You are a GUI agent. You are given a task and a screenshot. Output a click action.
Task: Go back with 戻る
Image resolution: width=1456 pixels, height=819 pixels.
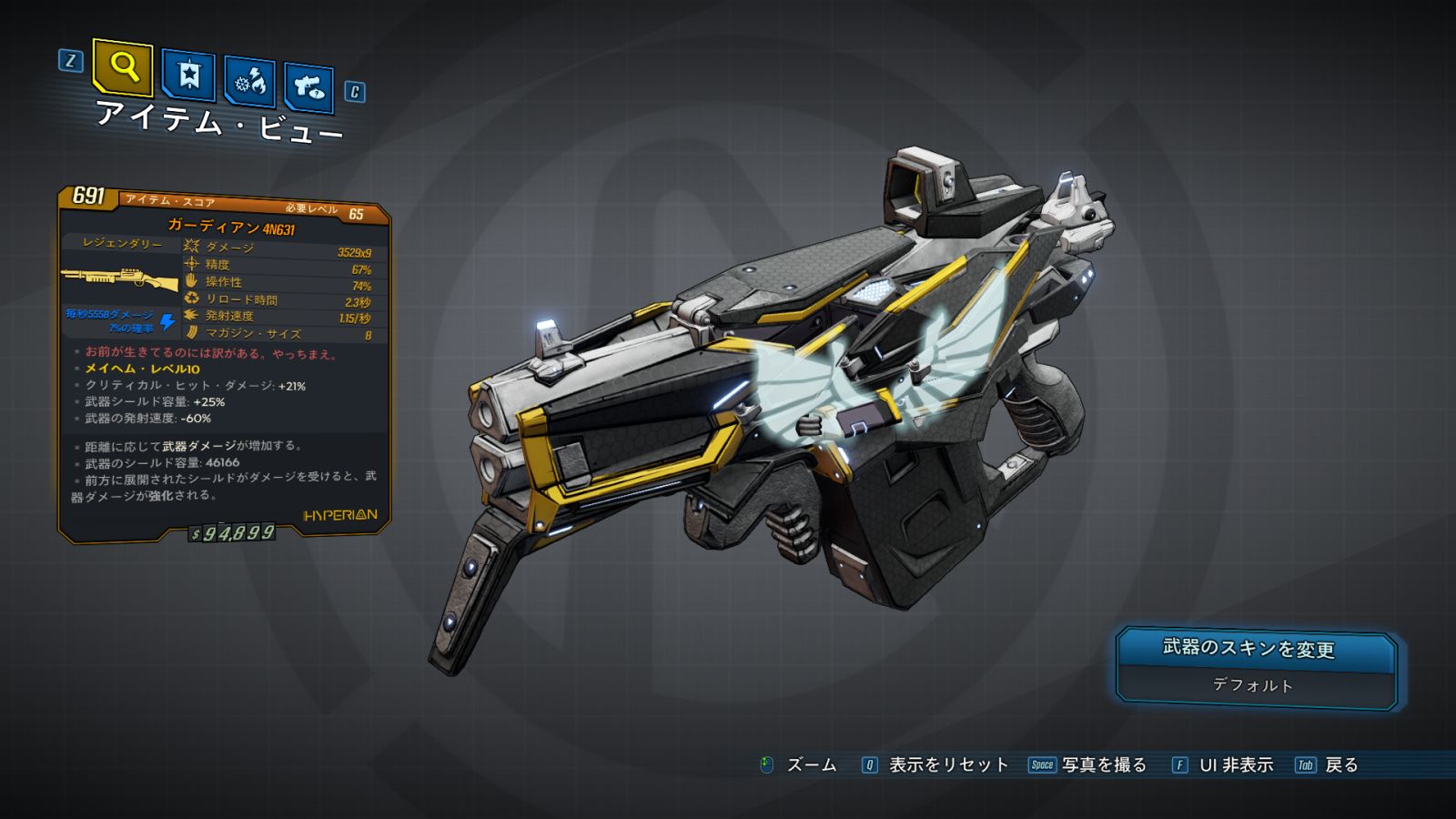click(1327, 765)
